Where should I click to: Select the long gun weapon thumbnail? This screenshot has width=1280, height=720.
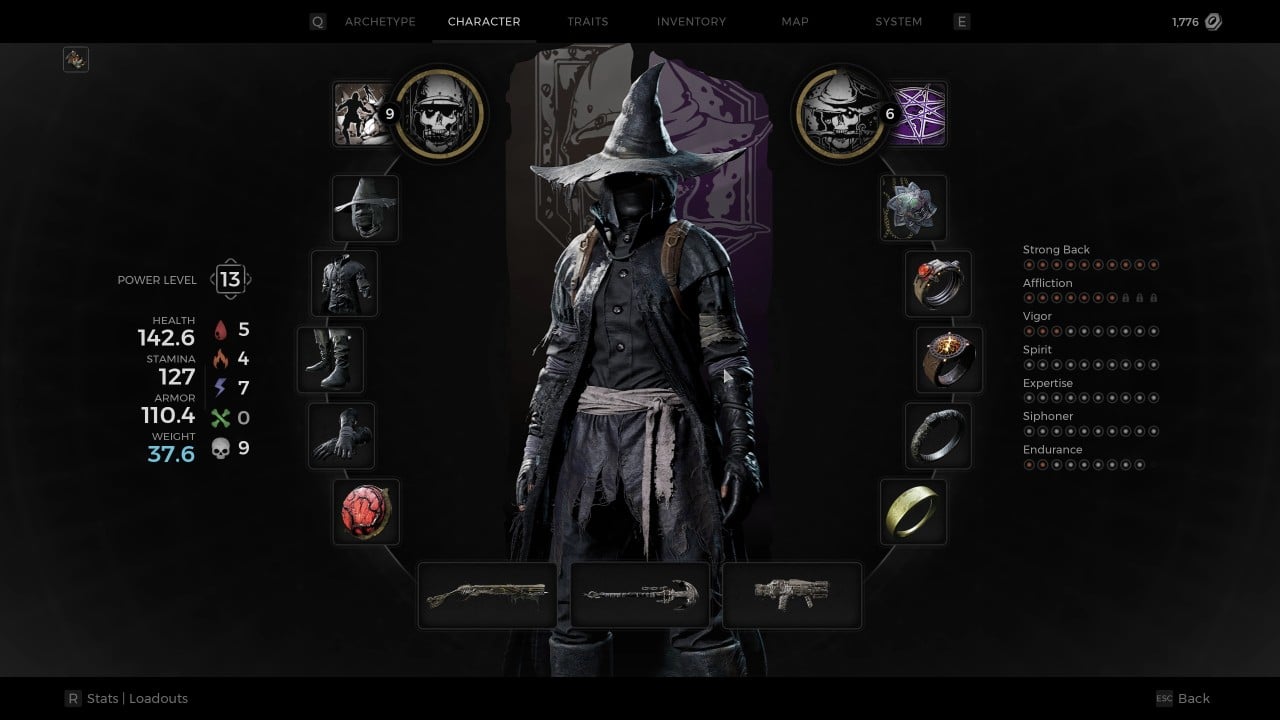tap(487, 594)
